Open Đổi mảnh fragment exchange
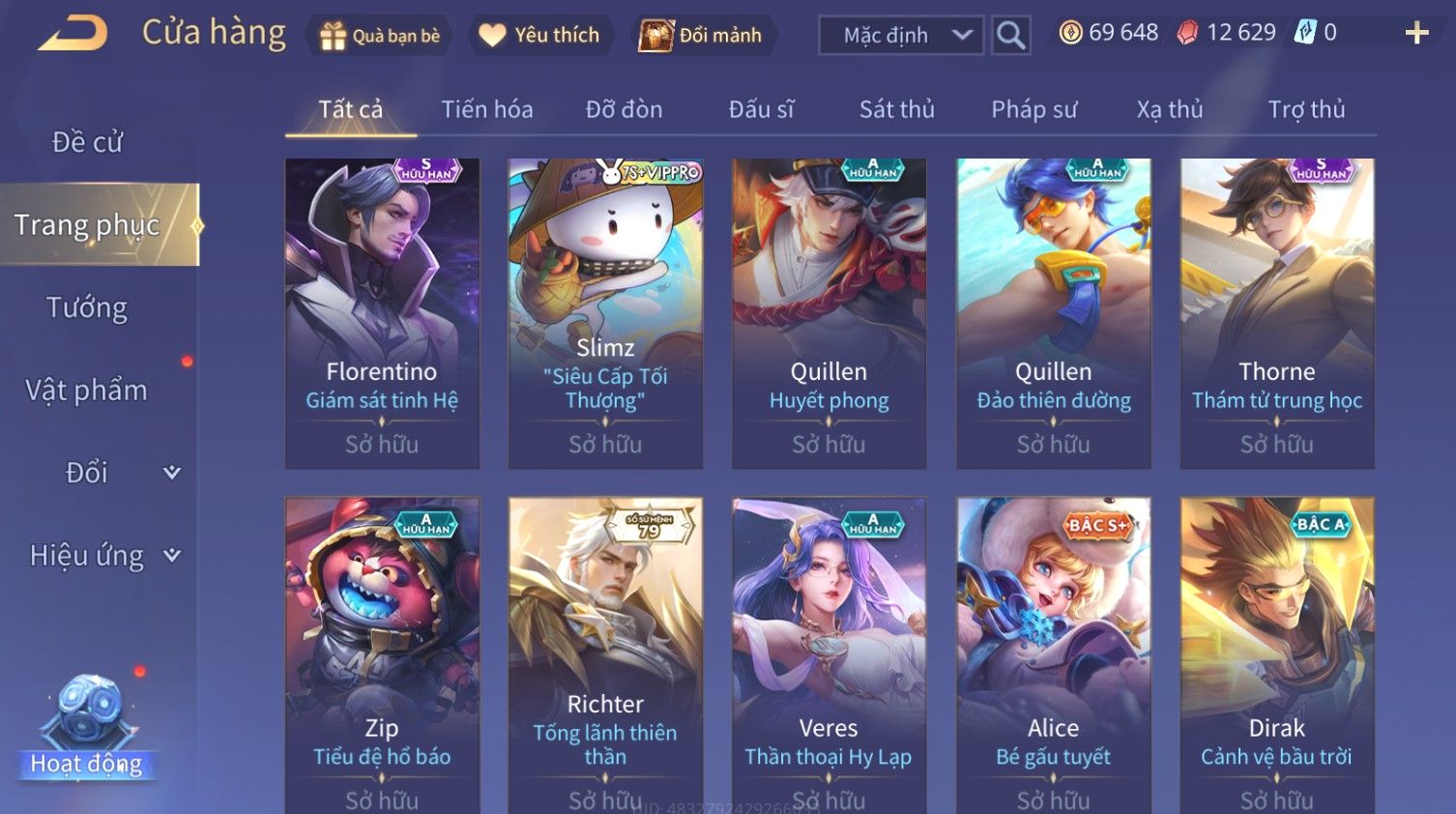The image size is (1456, 814). click(x=701, y=36)
